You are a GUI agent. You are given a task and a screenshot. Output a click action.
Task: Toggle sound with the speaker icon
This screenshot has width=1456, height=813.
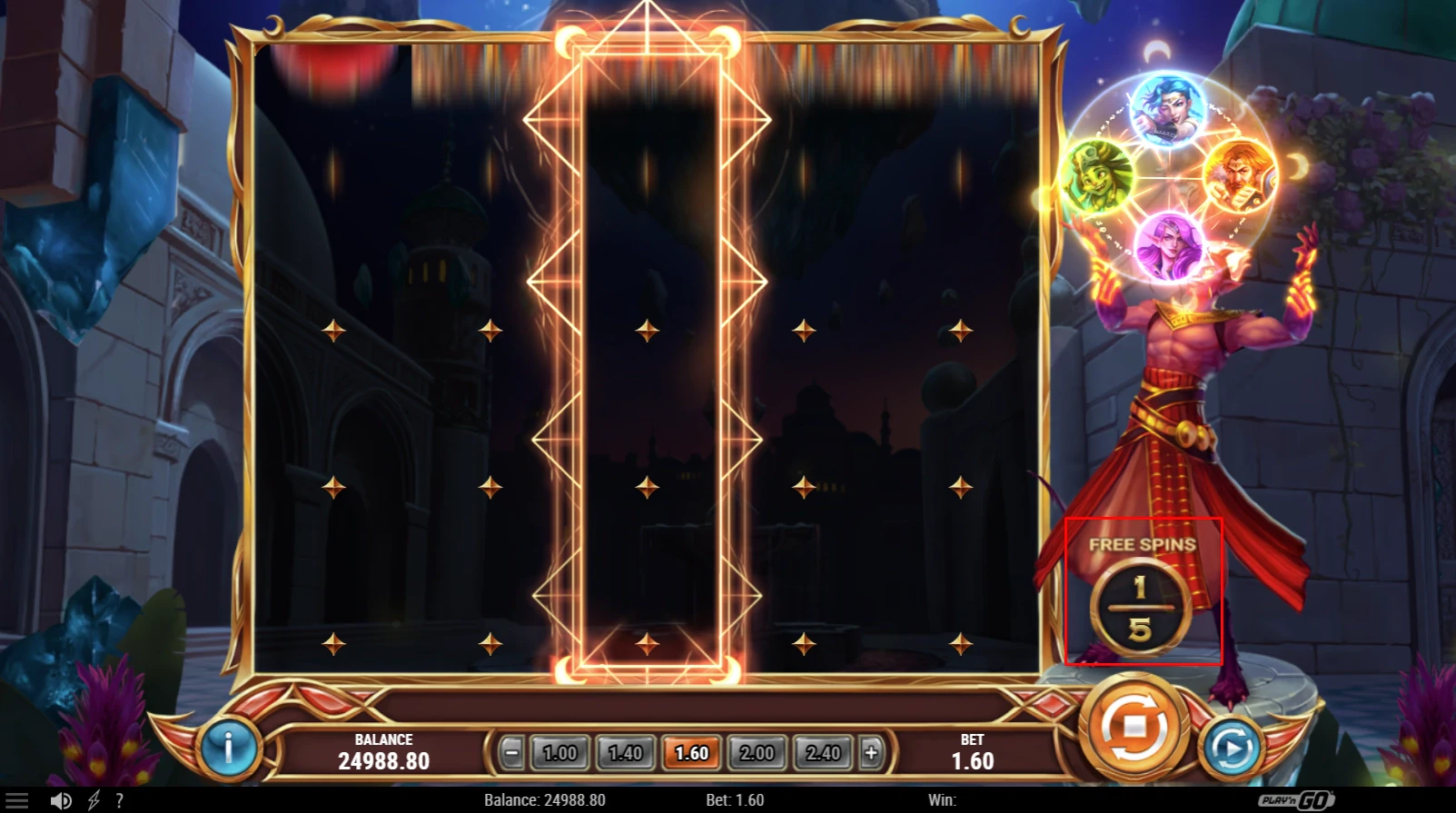pos(61,800)
